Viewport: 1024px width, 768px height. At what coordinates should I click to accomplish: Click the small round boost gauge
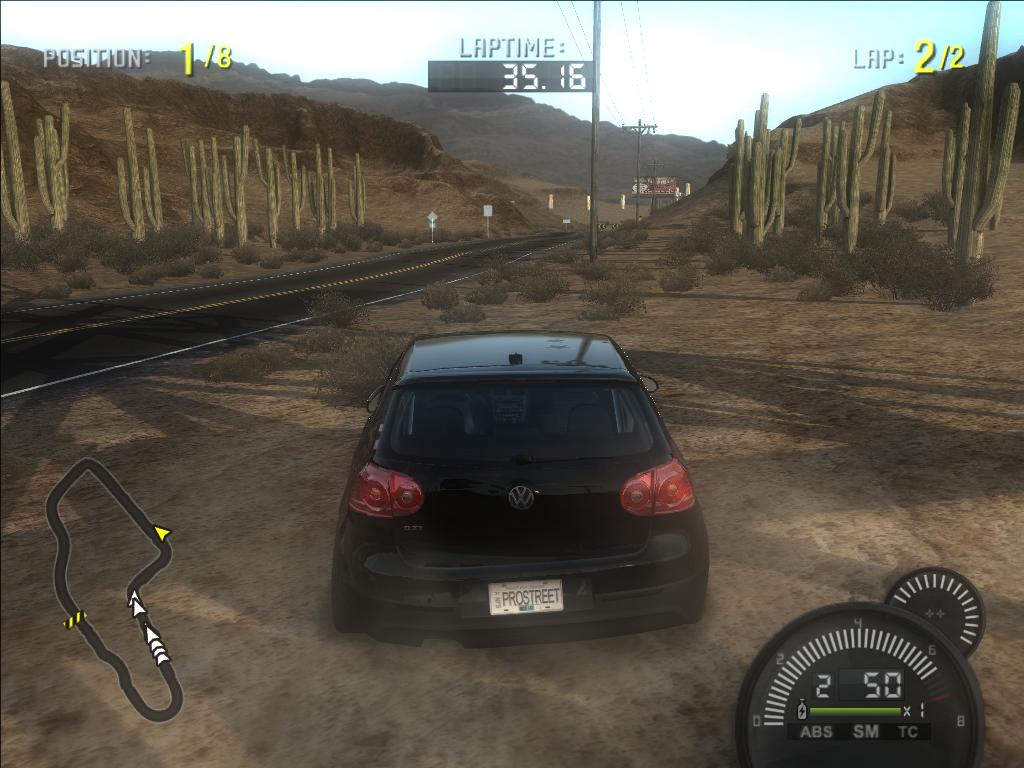pyautogui.click(x=935, y=610)
